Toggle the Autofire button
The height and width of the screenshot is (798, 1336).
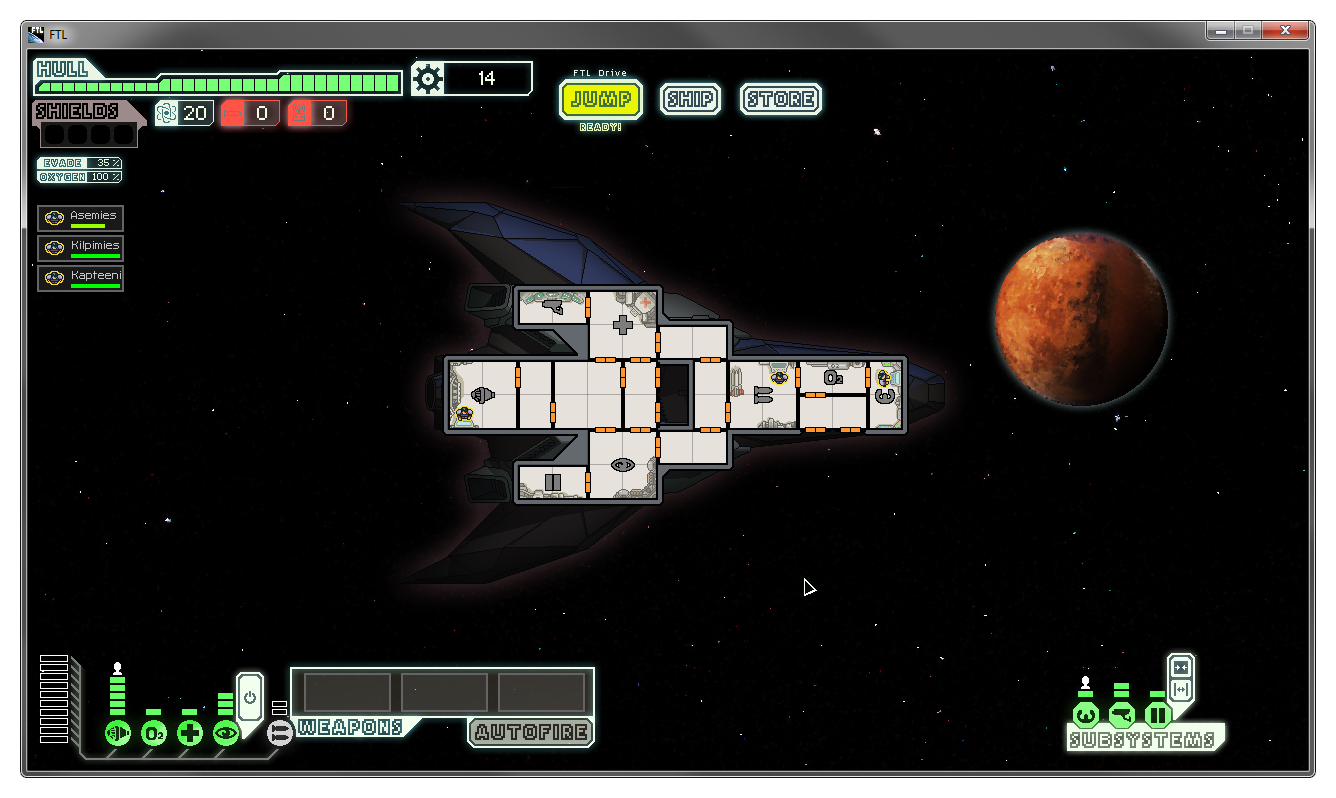(531, 732)
